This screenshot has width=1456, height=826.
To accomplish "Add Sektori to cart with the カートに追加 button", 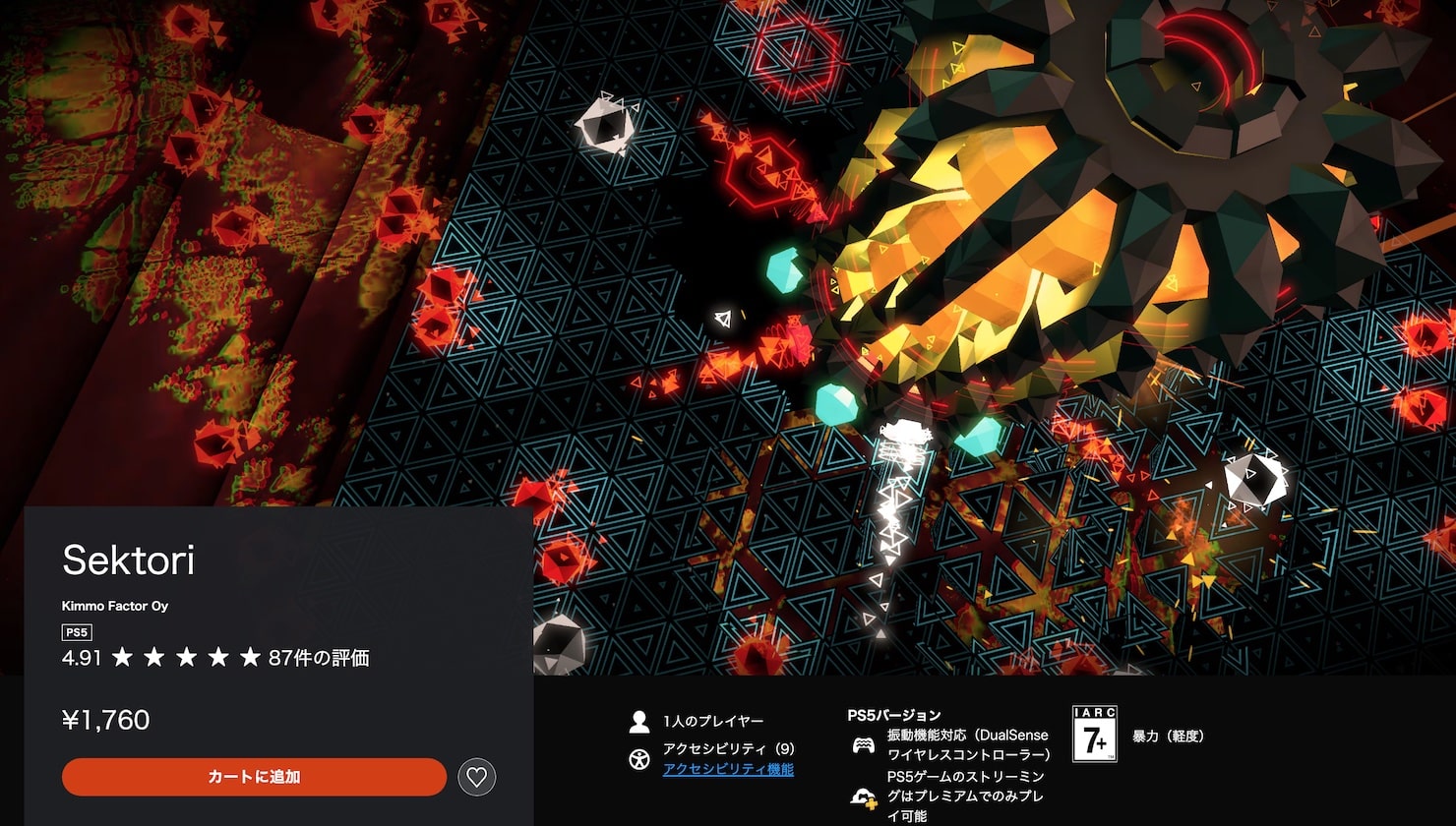I will point(254,777).
